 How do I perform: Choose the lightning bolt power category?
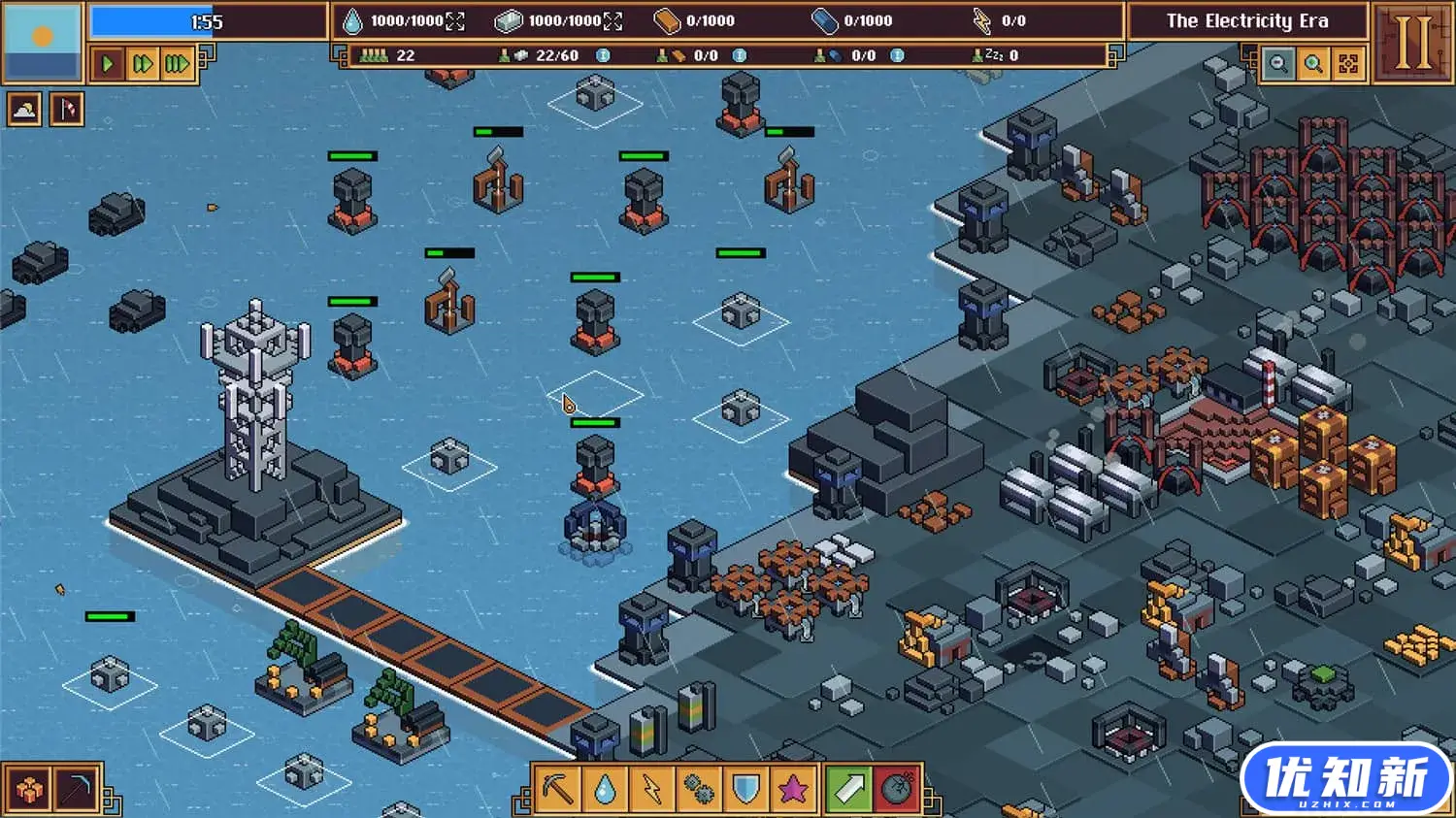click(651, 789)
